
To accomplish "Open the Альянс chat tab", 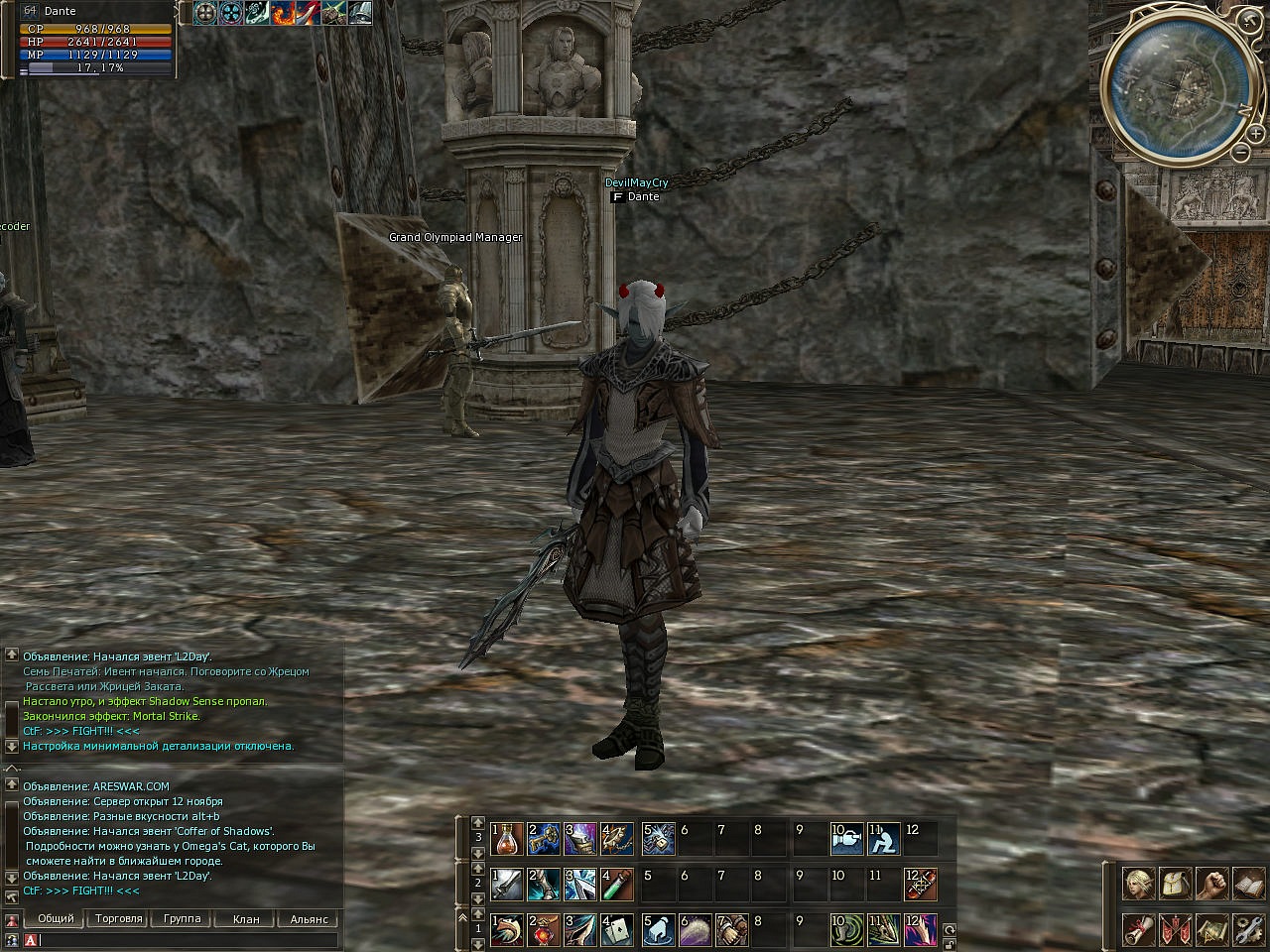I will click(x=309, y=919).
